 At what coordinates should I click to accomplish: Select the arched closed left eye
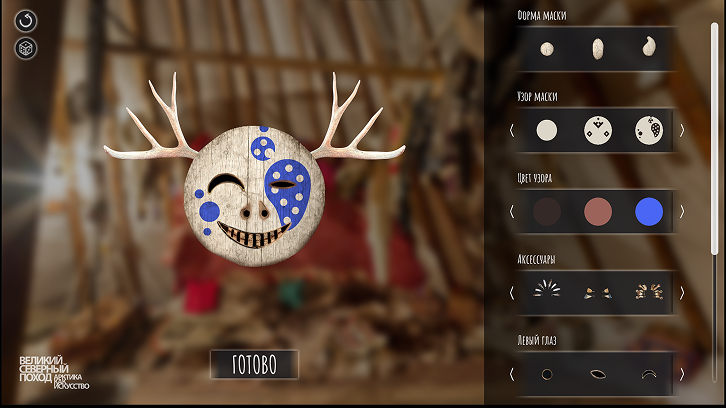pyautogui.click(x=648, y=374)
